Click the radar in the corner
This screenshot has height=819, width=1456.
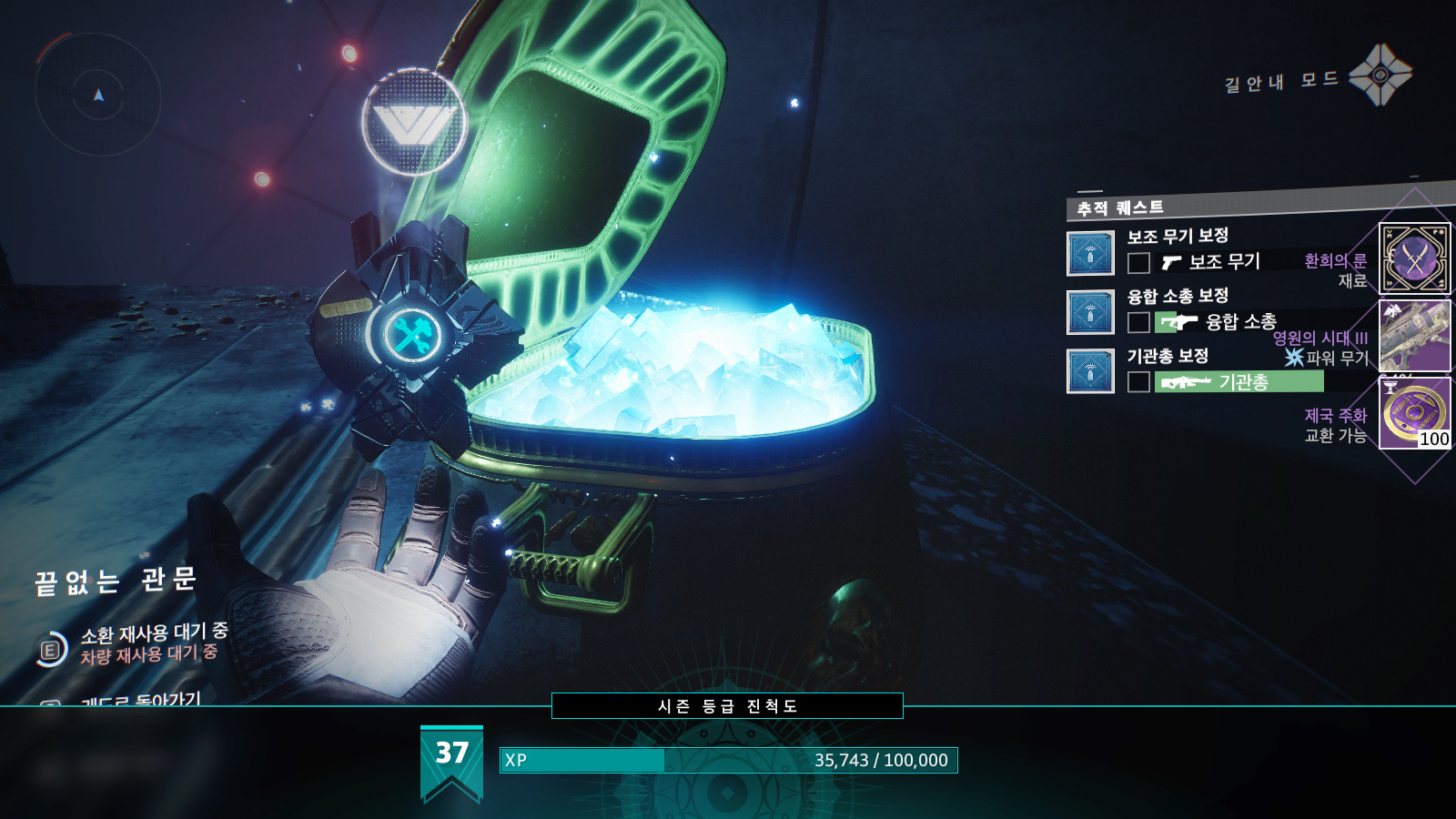[x=98, y=95]
